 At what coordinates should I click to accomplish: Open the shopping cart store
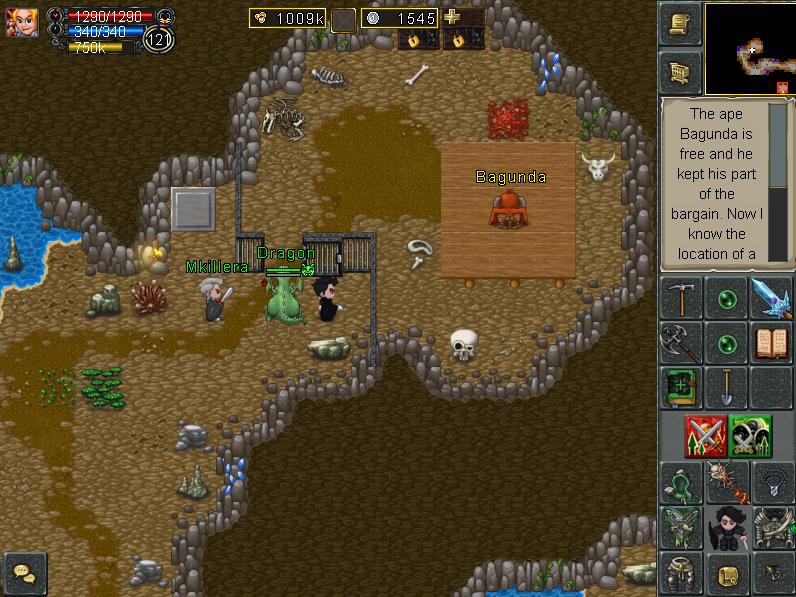[680, 72]
